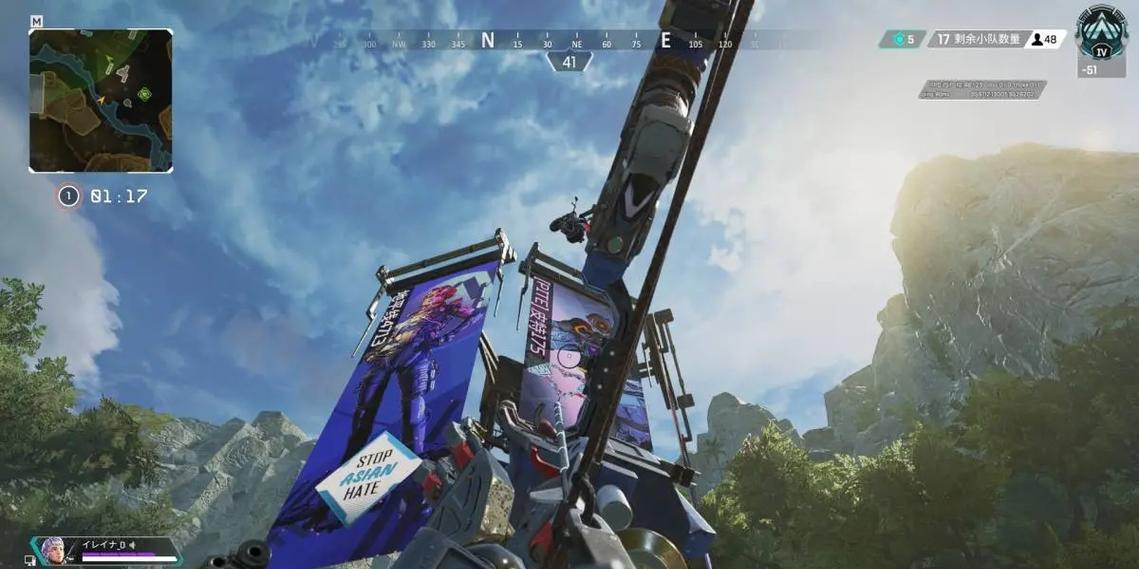The image size is (1139, 569).
Task: Select the squad member portrait
Action: pyautogui.click(x=52, y=550)
